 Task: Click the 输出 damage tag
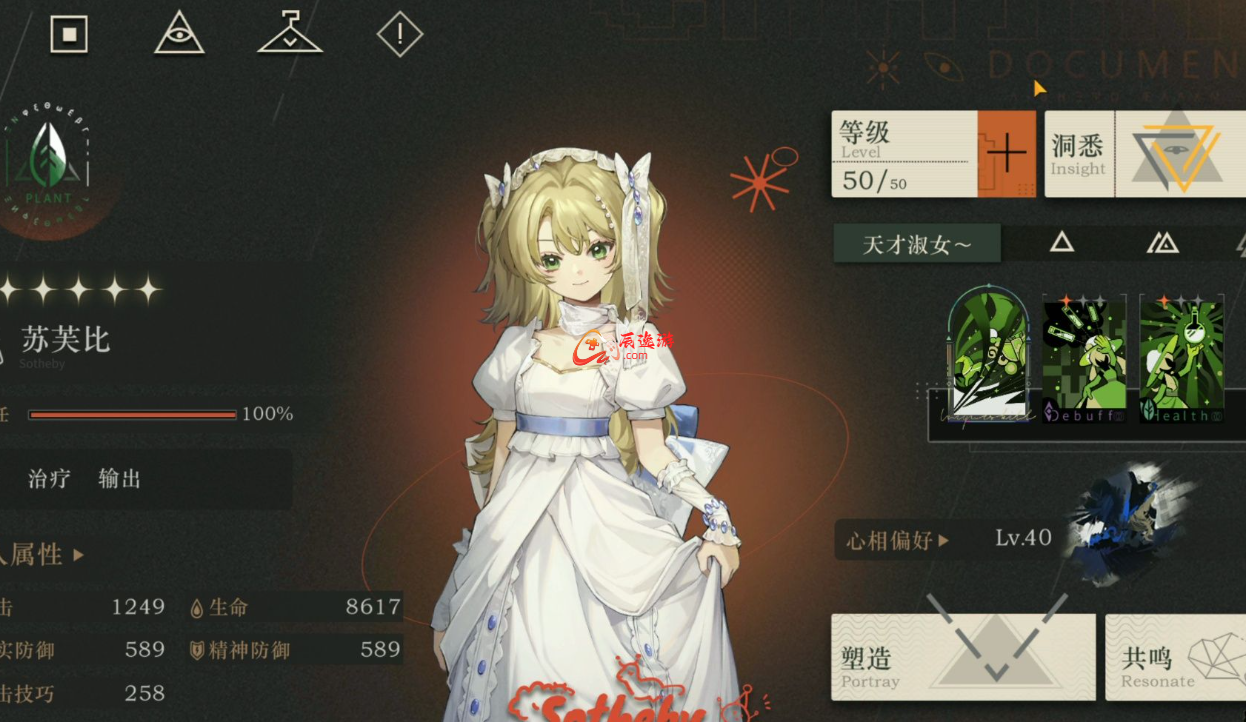point(119,479)
